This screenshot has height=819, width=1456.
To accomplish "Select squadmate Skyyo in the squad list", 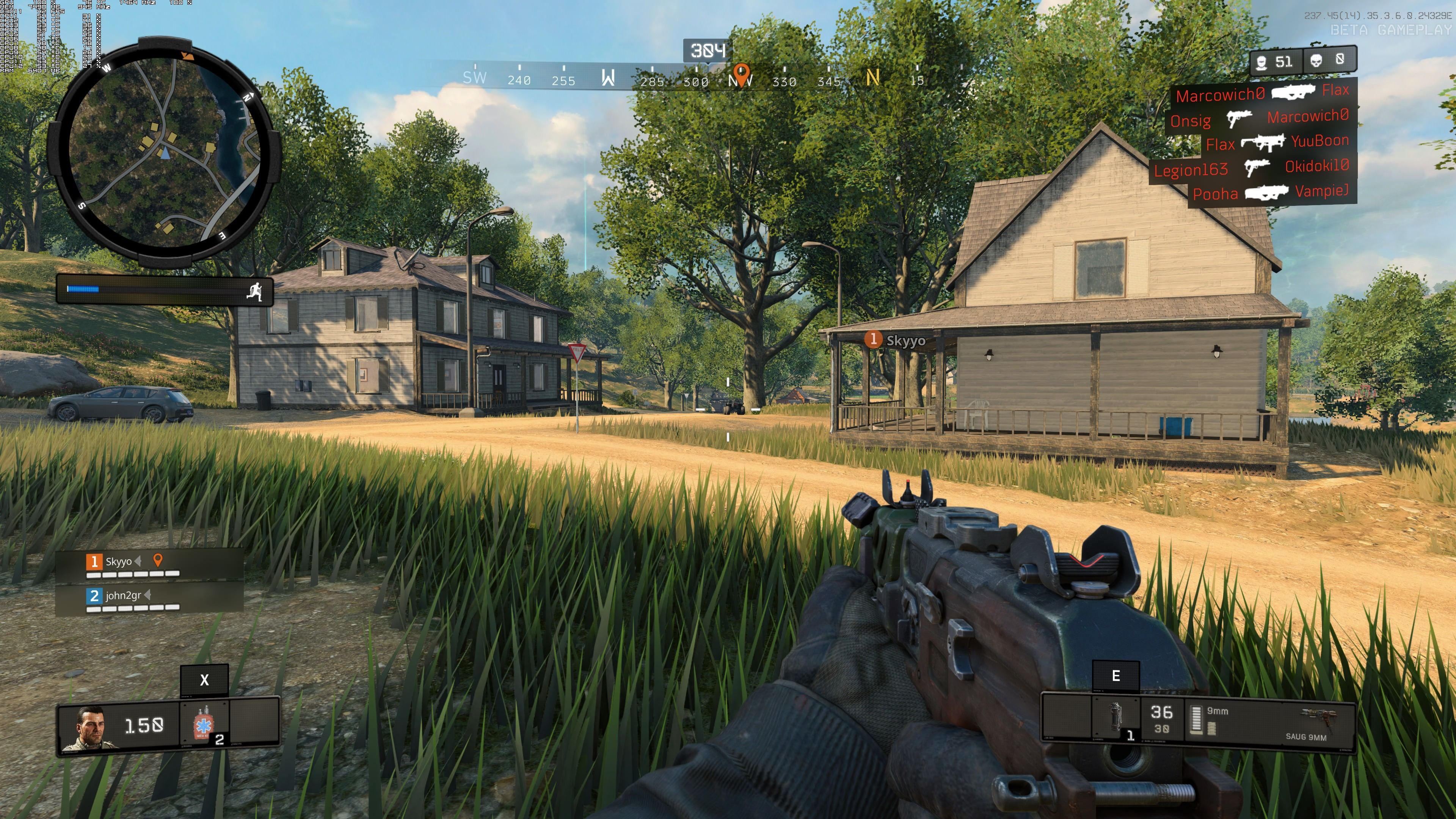I will 119,562.
